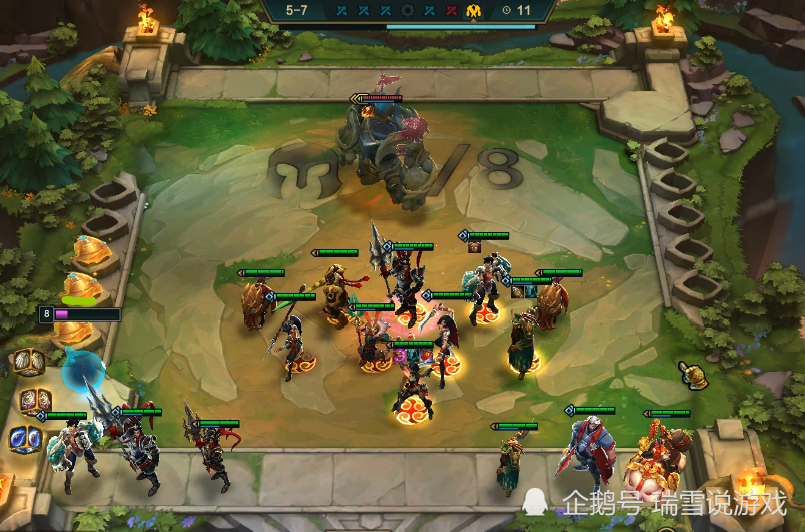Click the yellow current-round icon in tracker

coord(473,10)
